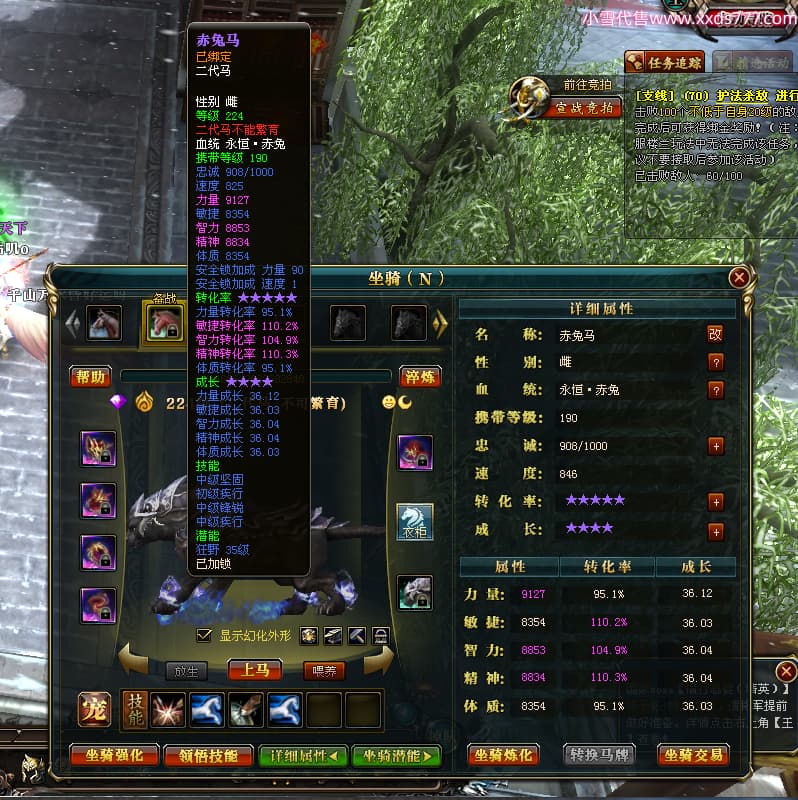The width and height of the screenshot is (798, 800).
Task: Open the 衣柜 wardrobe icon
Action: [415, 522]
